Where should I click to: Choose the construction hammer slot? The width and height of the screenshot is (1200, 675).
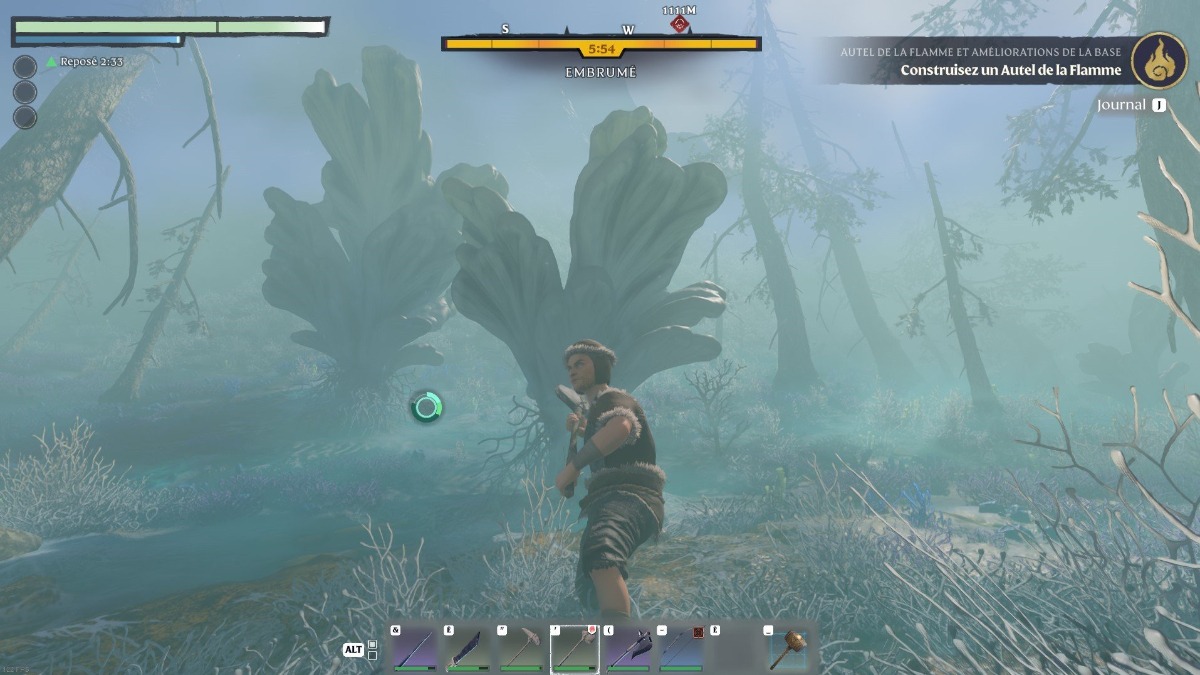[788, 649]
